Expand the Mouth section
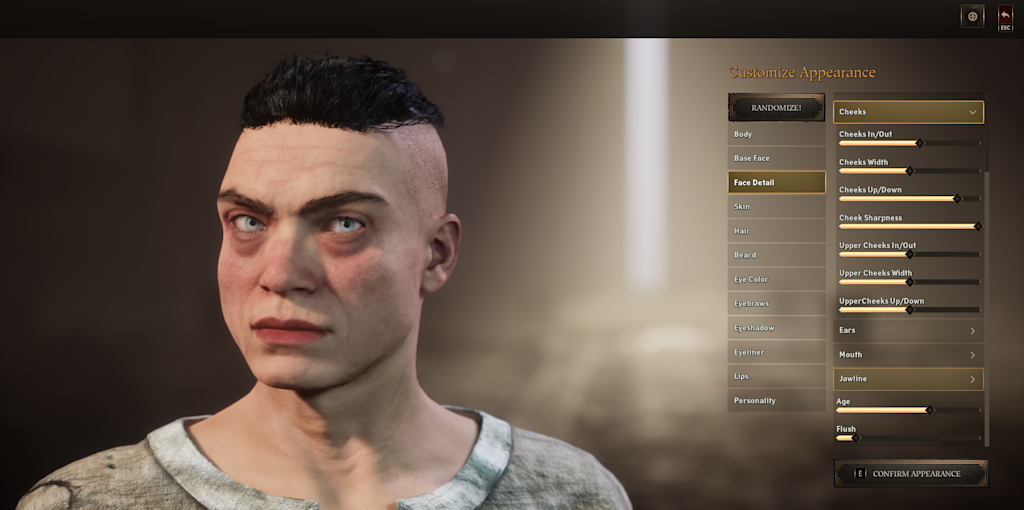Screen dimensions: 1024x510 click(908, 354)
